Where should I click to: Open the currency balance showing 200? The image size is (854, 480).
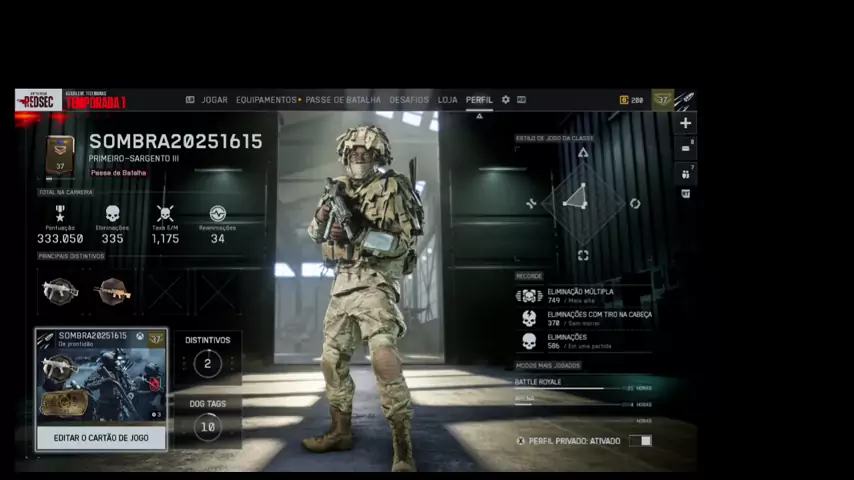[632, 100]
